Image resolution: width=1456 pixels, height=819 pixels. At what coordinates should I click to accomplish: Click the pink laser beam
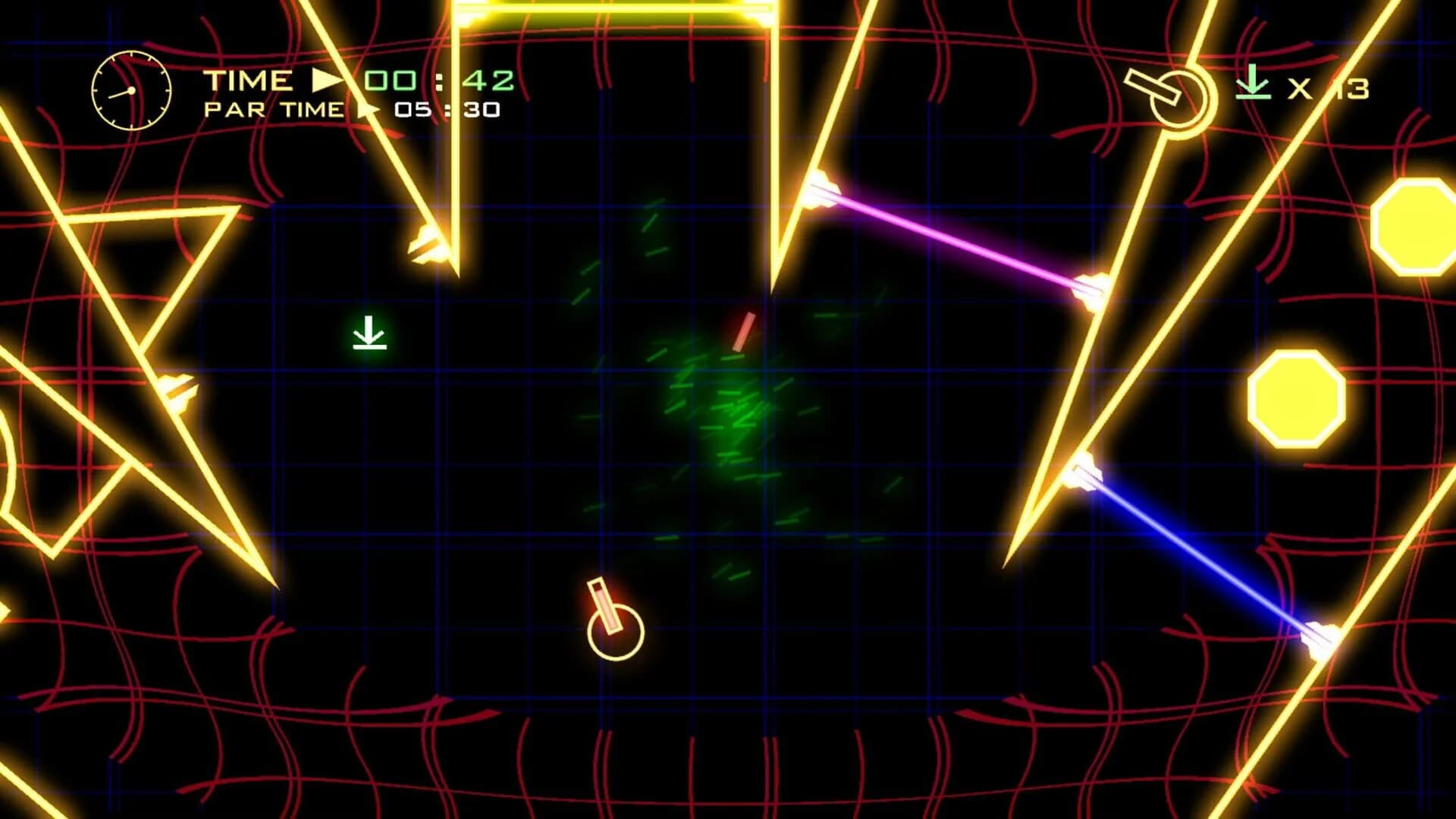[x=955, y=240]
